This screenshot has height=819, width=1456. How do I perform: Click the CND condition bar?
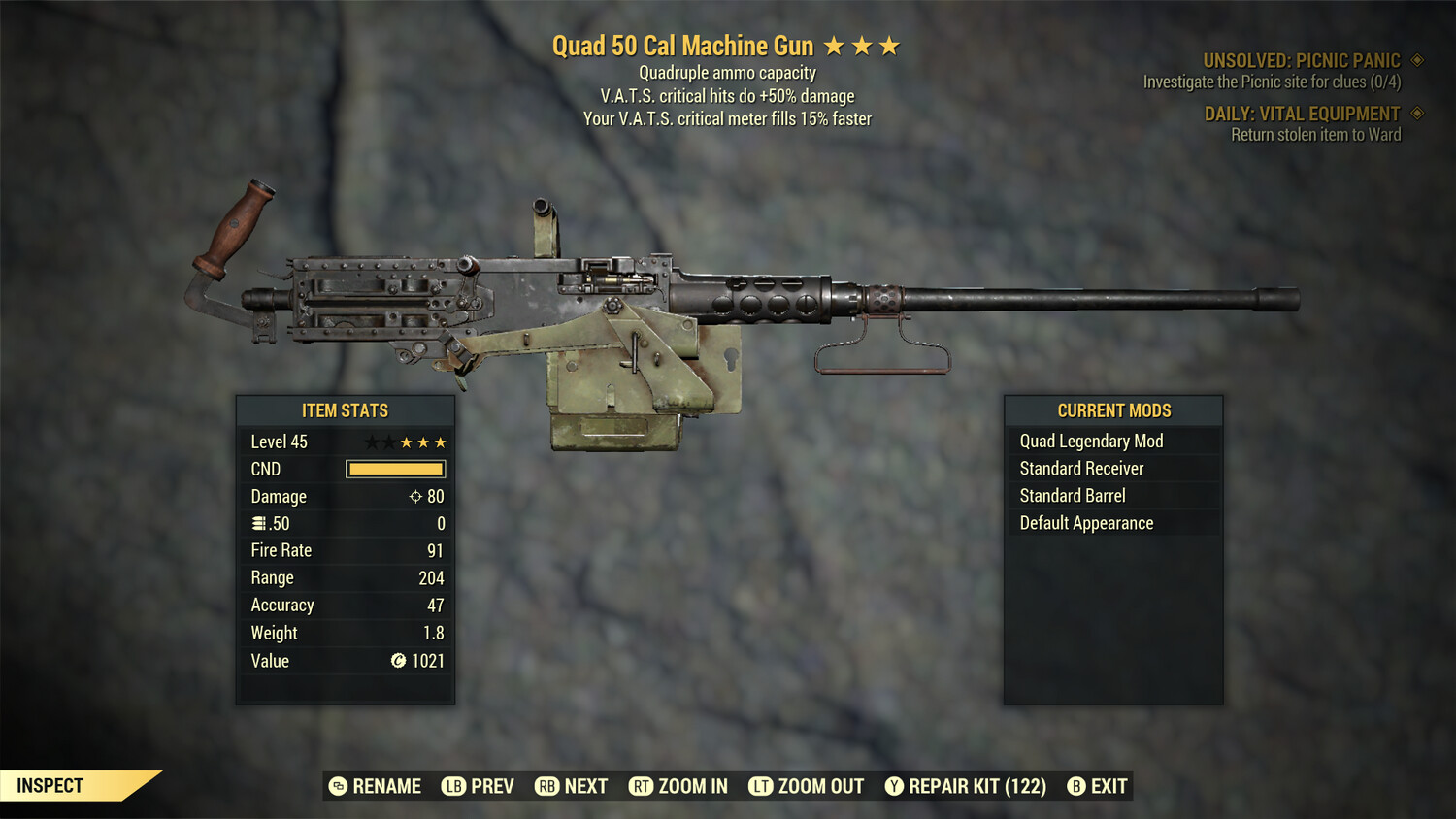[x=394, y=469]
